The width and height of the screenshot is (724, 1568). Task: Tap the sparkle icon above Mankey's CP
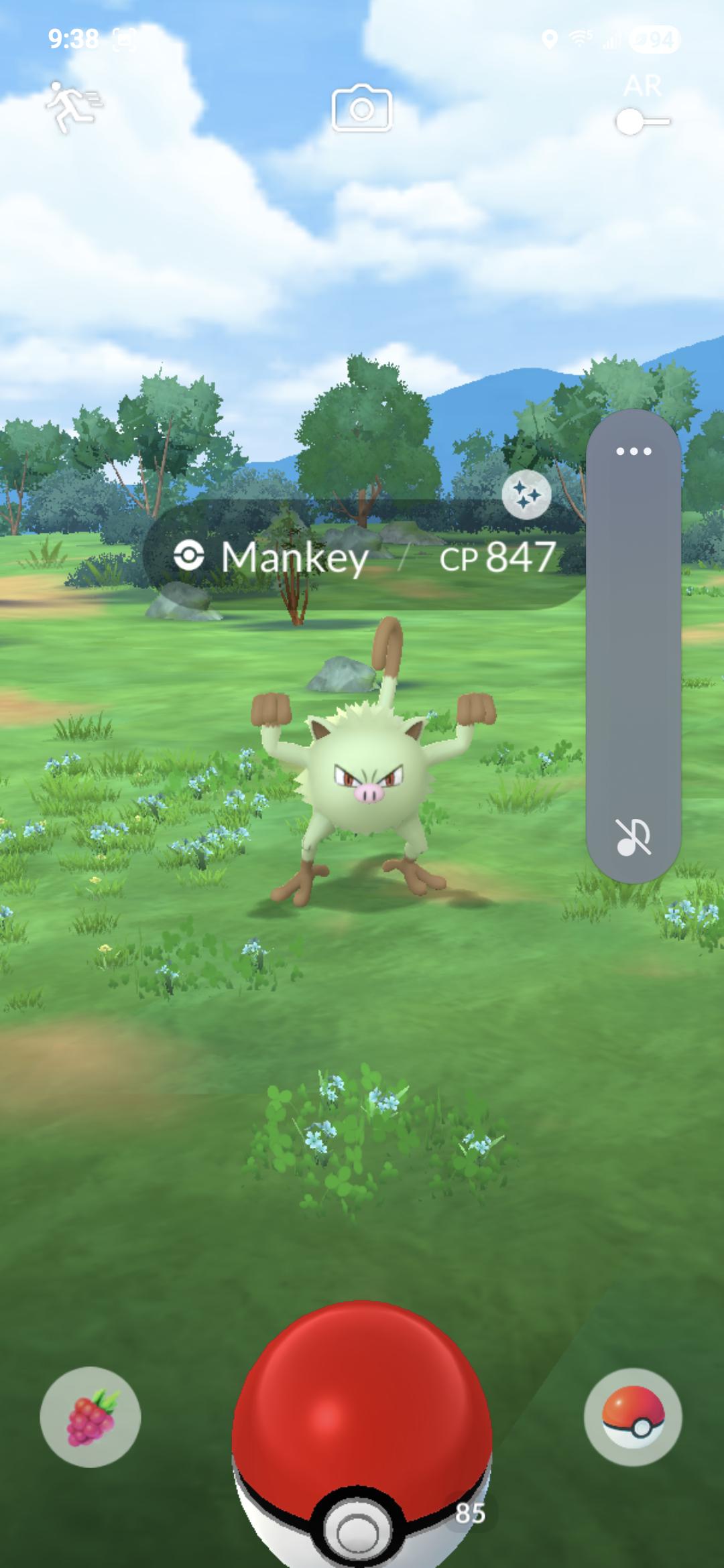526,495
